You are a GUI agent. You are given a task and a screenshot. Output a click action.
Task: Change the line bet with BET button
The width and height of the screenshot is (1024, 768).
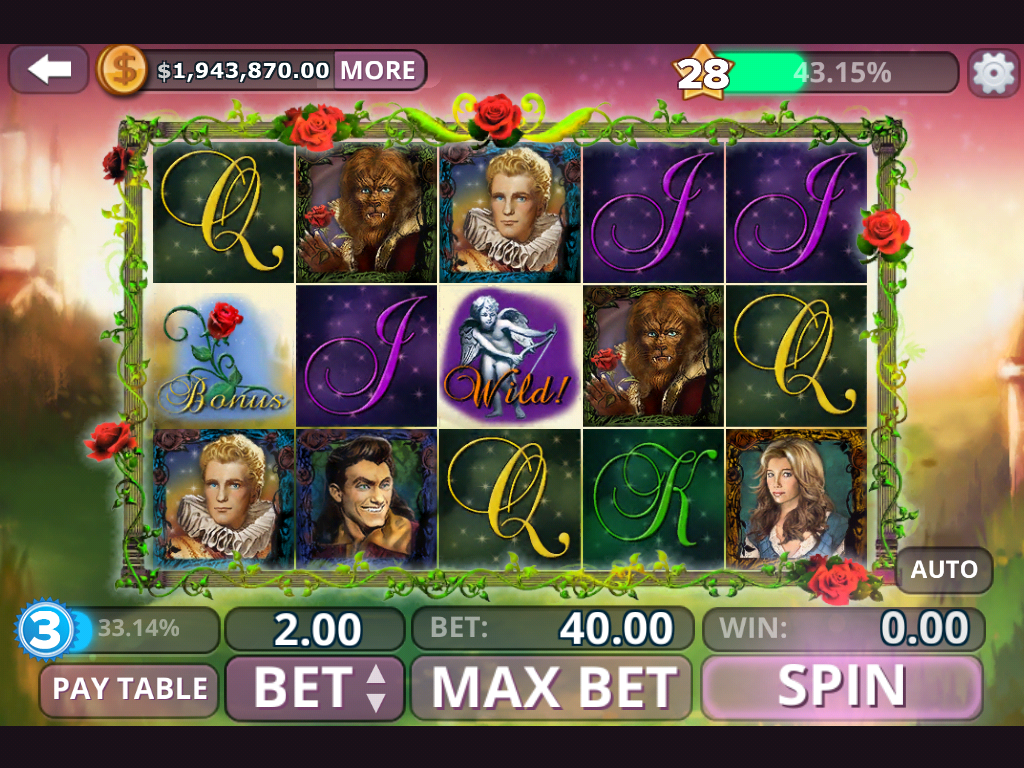[x=315, y=688]
